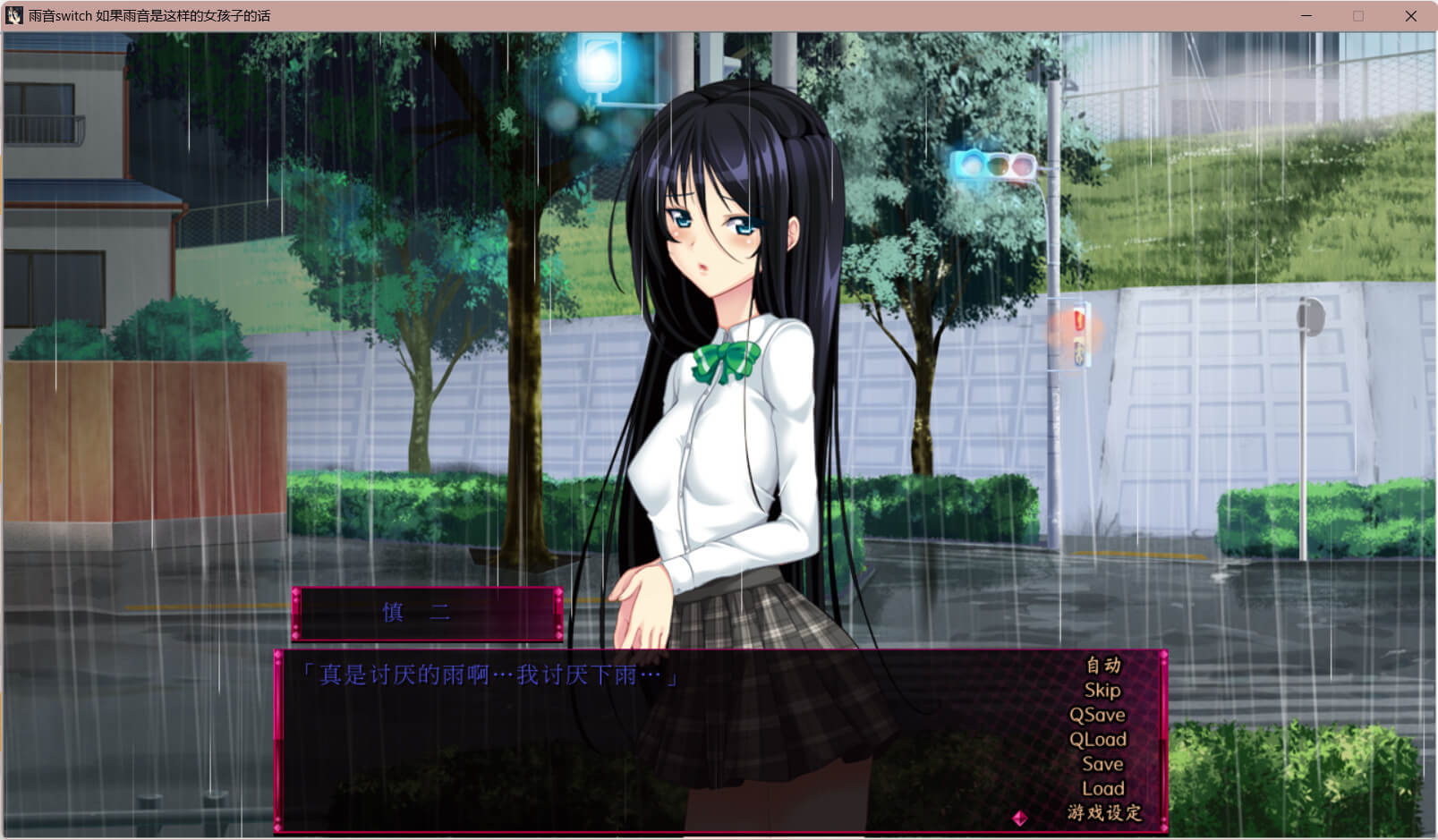This screenshot has height=840, width=1438.
Task: Quick save with QSave
Action: point(1098,715)
